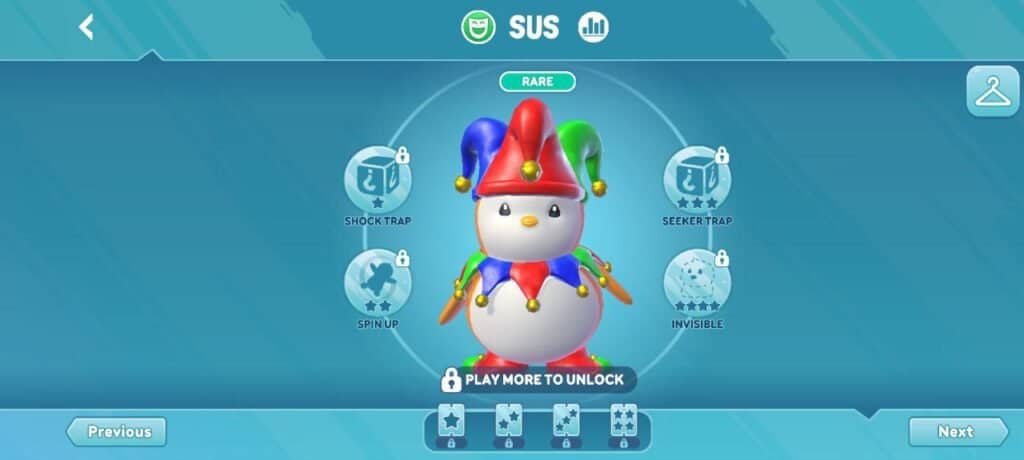Image resolution: width=1024 pixels, height=460 pixels.
Task: Select the locked Spin Up ability
Action: point(378,283)
